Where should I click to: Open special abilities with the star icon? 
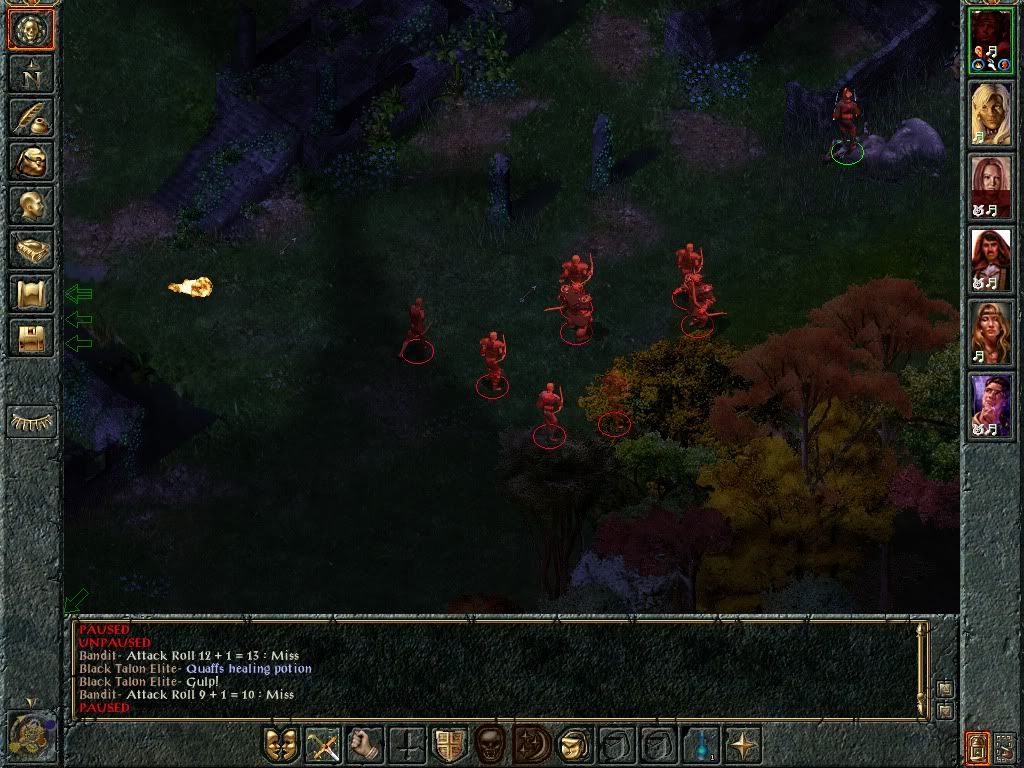point(743,745)
